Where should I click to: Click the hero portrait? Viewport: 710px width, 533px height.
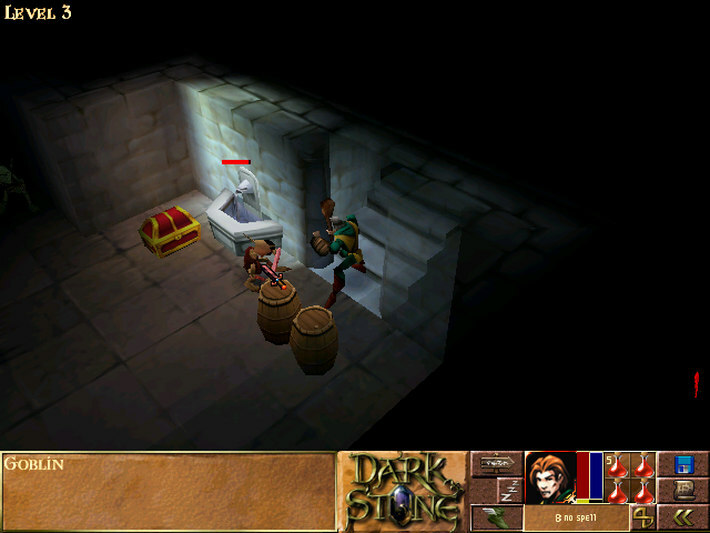550,477
